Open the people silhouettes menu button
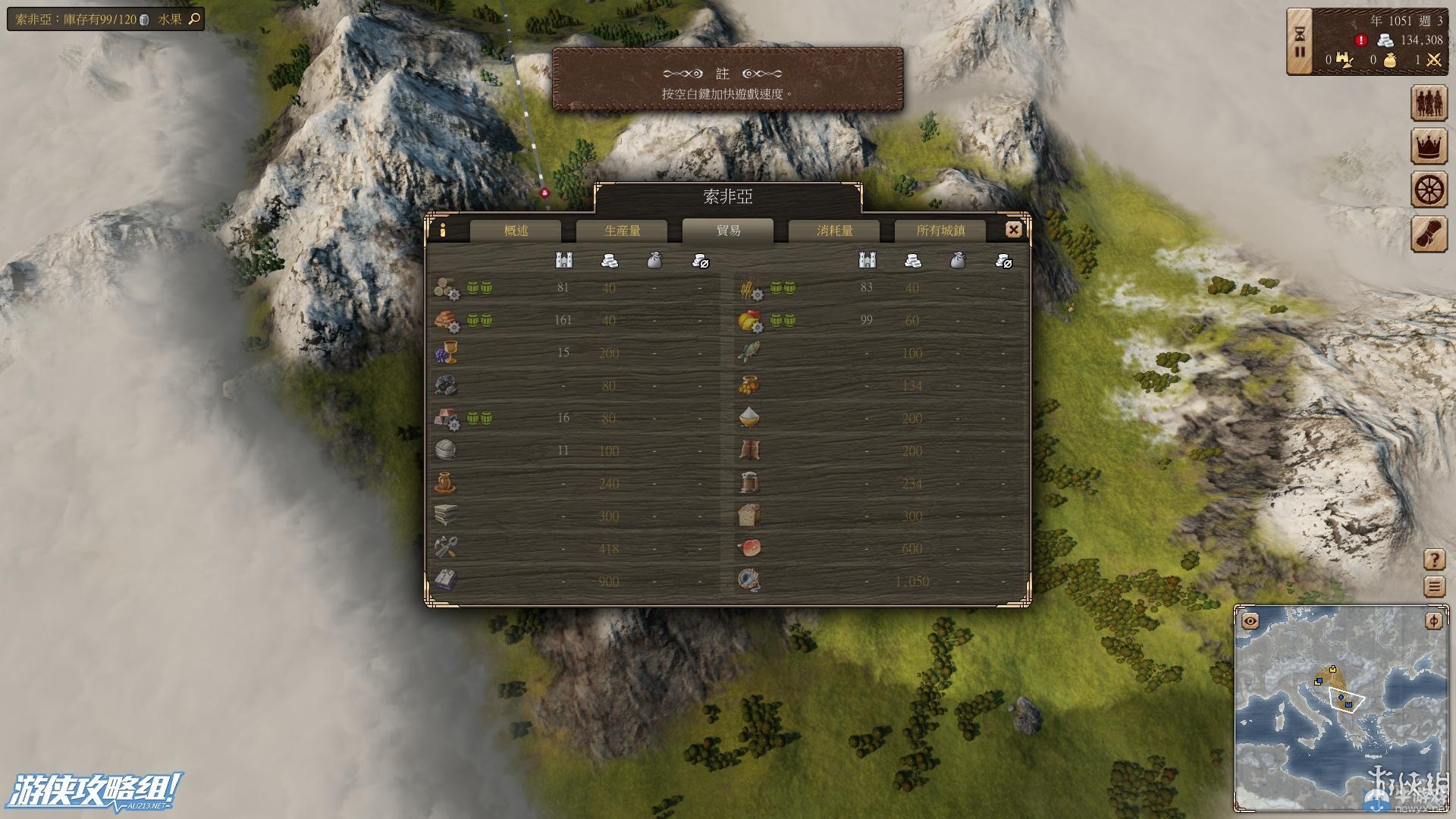1456x819 pixels. pyautogui.click(x=1429, y=104)
